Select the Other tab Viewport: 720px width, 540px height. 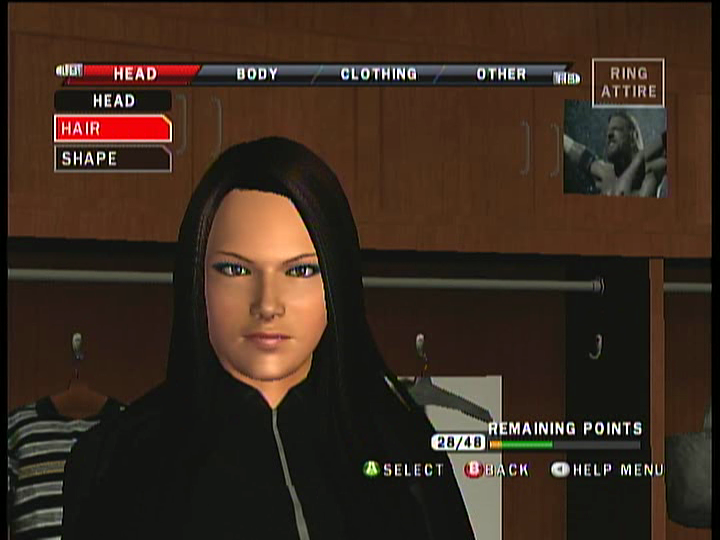tap(501, 74)
